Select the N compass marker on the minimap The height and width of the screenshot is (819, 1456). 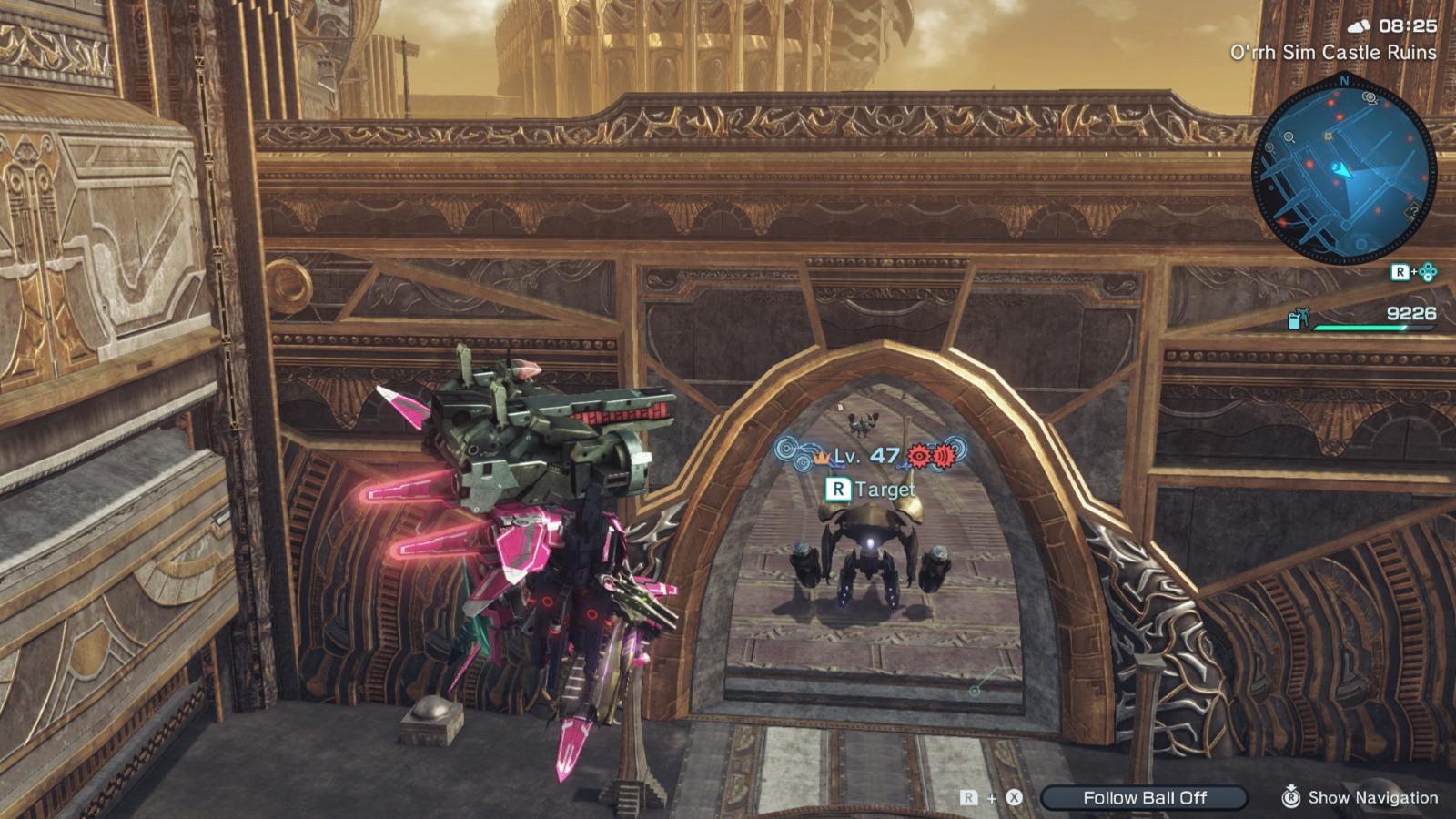pyautogui.click(x=1346, y=81)
